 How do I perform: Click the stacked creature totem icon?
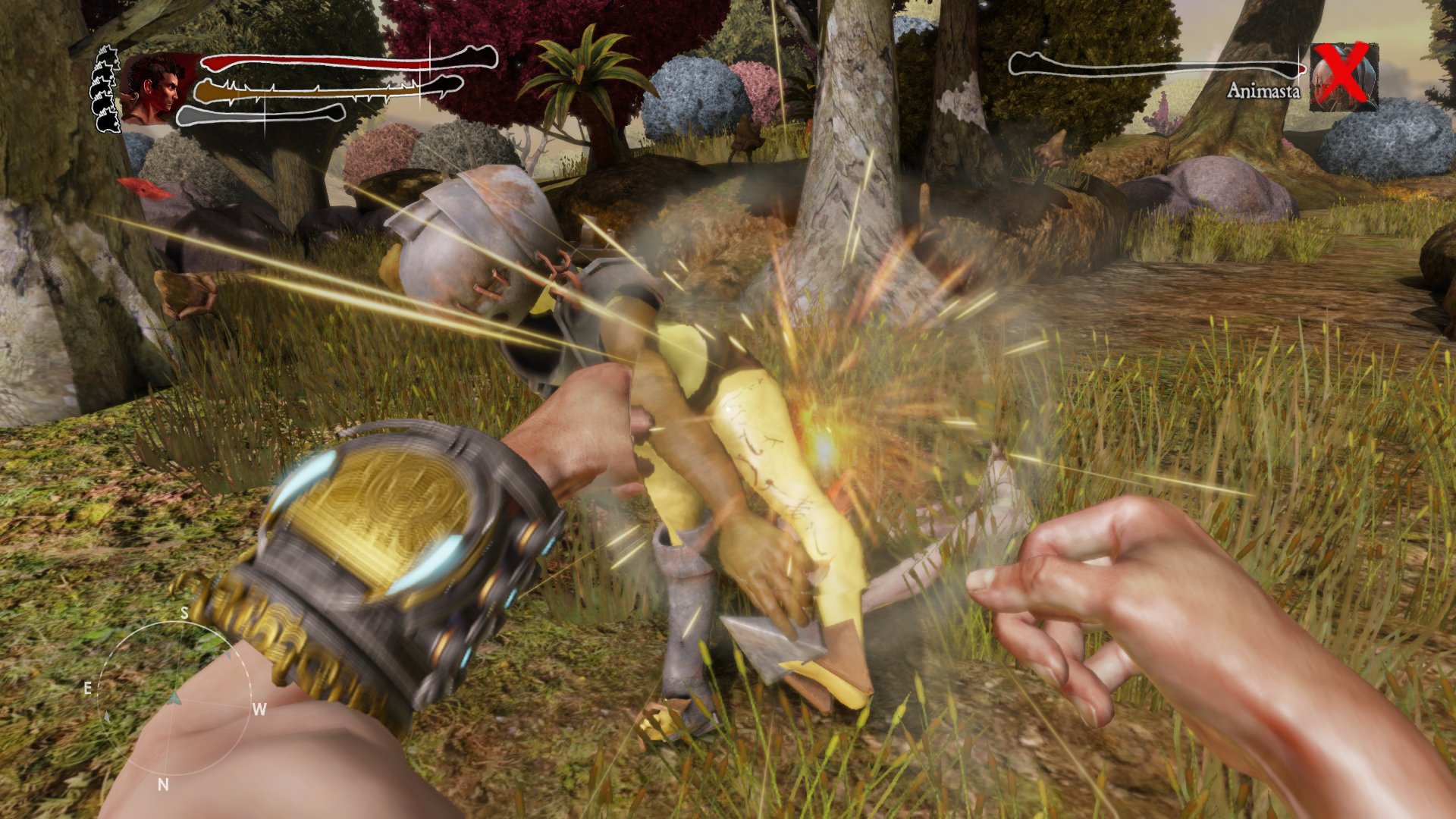(x=106, y=89)
